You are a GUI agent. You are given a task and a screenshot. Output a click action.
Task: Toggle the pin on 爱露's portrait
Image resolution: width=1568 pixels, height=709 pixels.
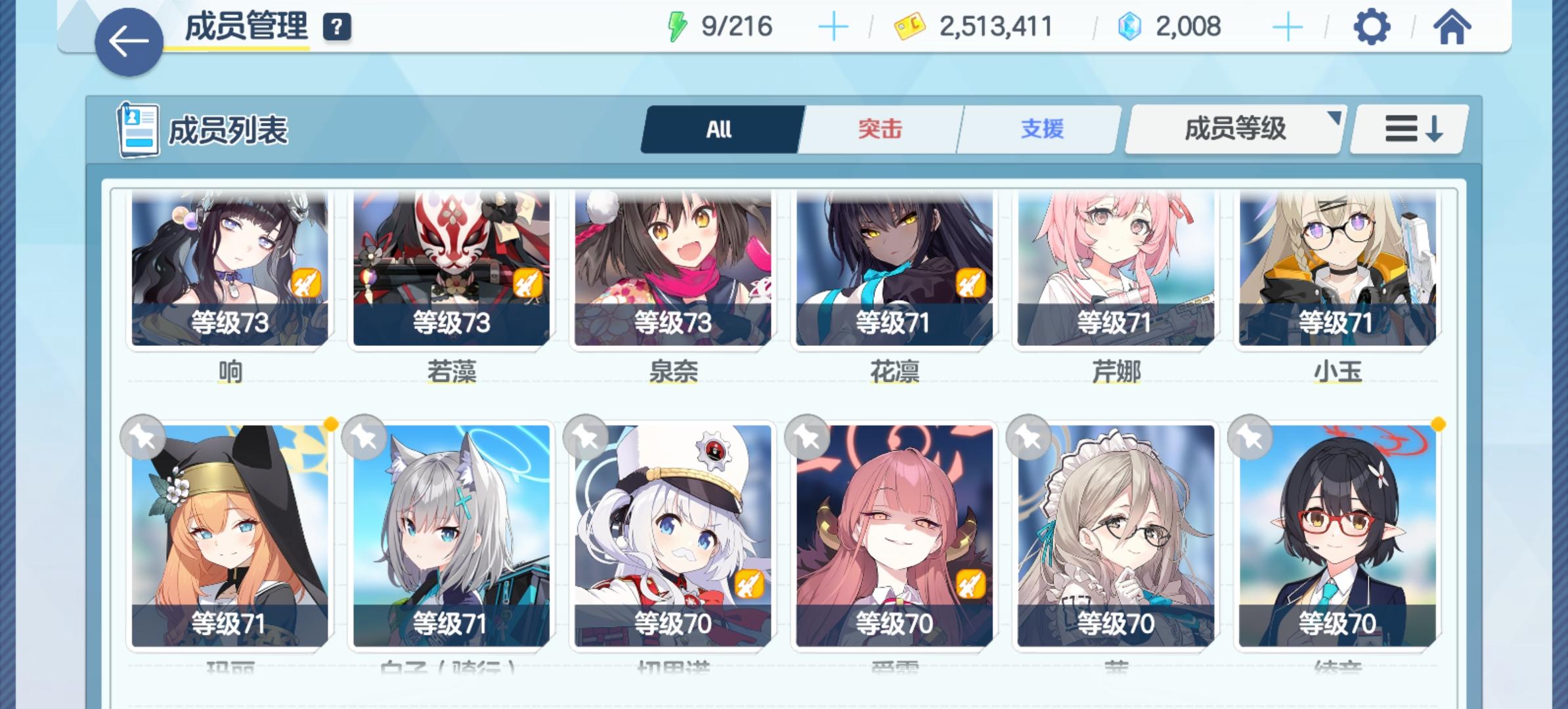pos(806,435)
